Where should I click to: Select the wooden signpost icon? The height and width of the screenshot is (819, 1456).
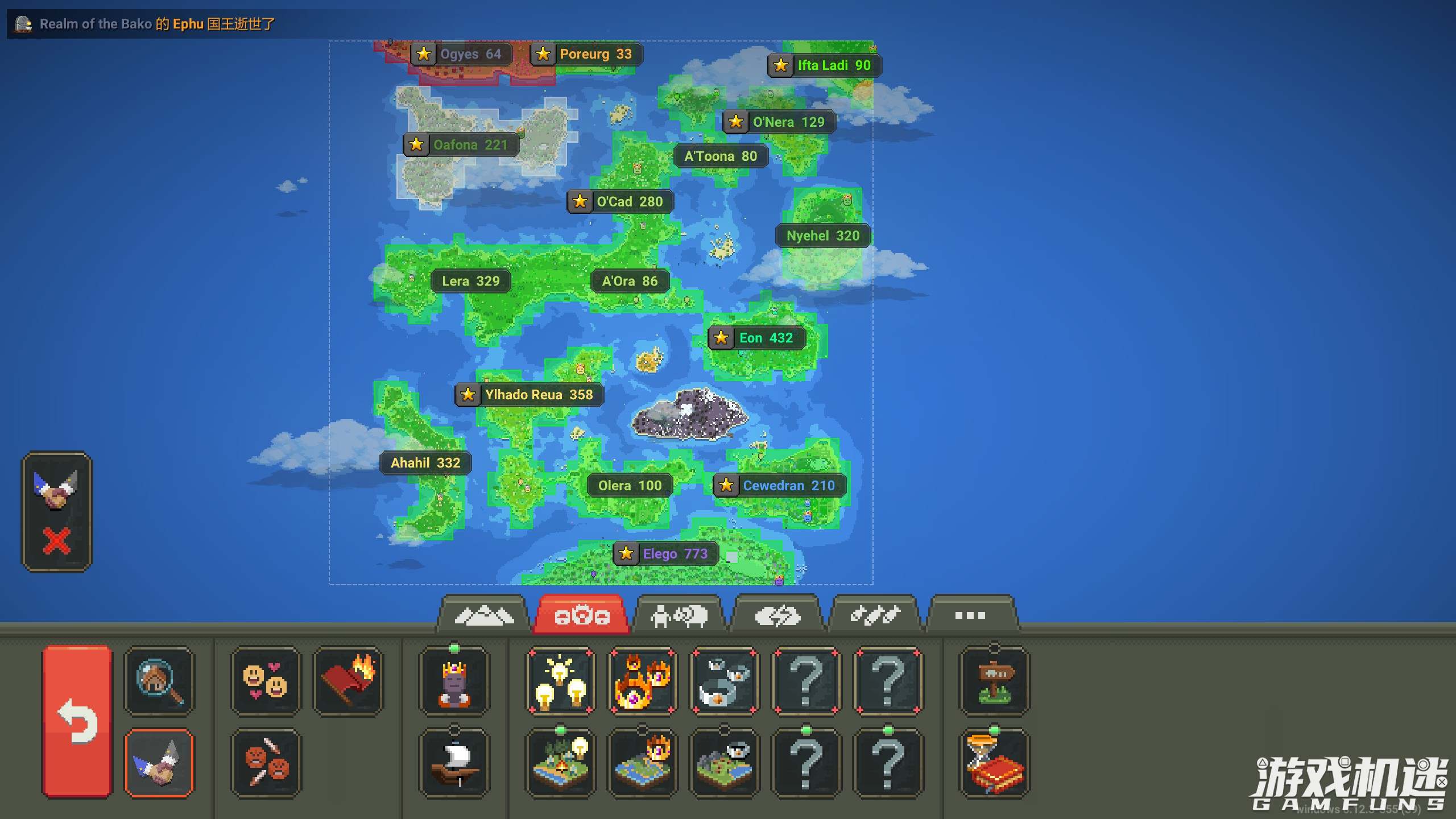994,681
